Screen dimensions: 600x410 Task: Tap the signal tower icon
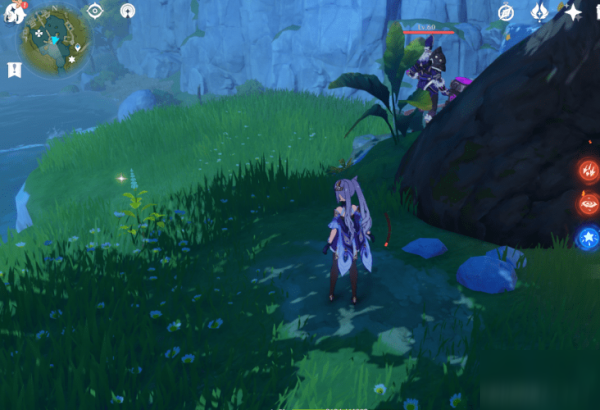127,11
